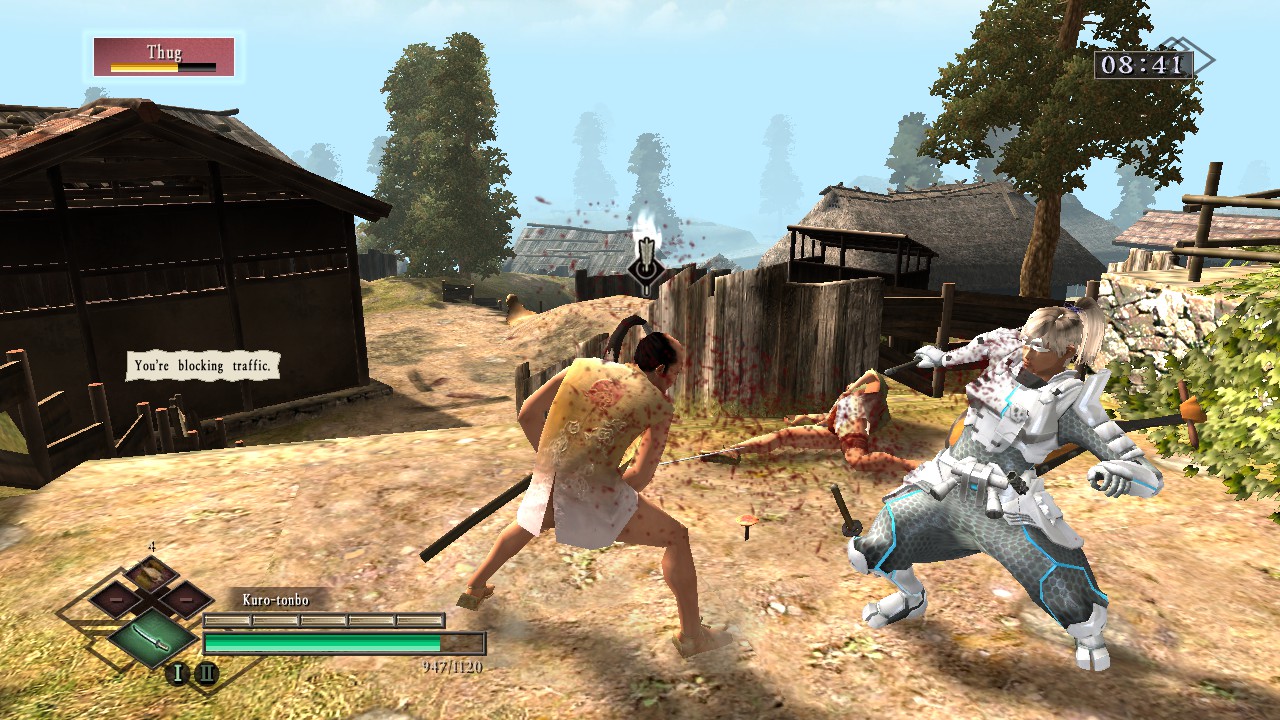The height and width of the screenshot is (720, 1280).
Task: Click the 08:41 timer display
Action: (x=1144, y=65)
